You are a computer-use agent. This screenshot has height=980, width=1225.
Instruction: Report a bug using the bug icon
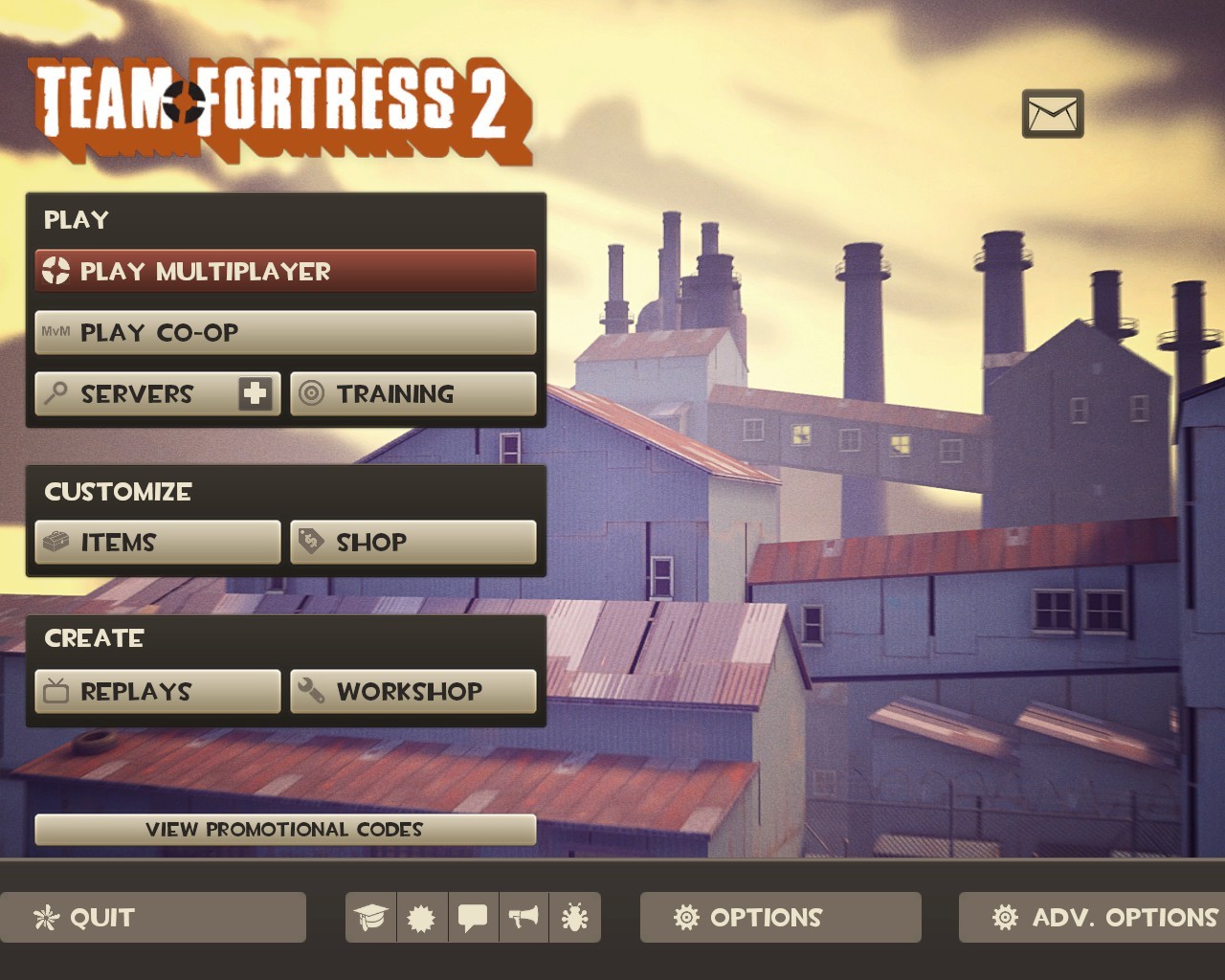point(575,917)
